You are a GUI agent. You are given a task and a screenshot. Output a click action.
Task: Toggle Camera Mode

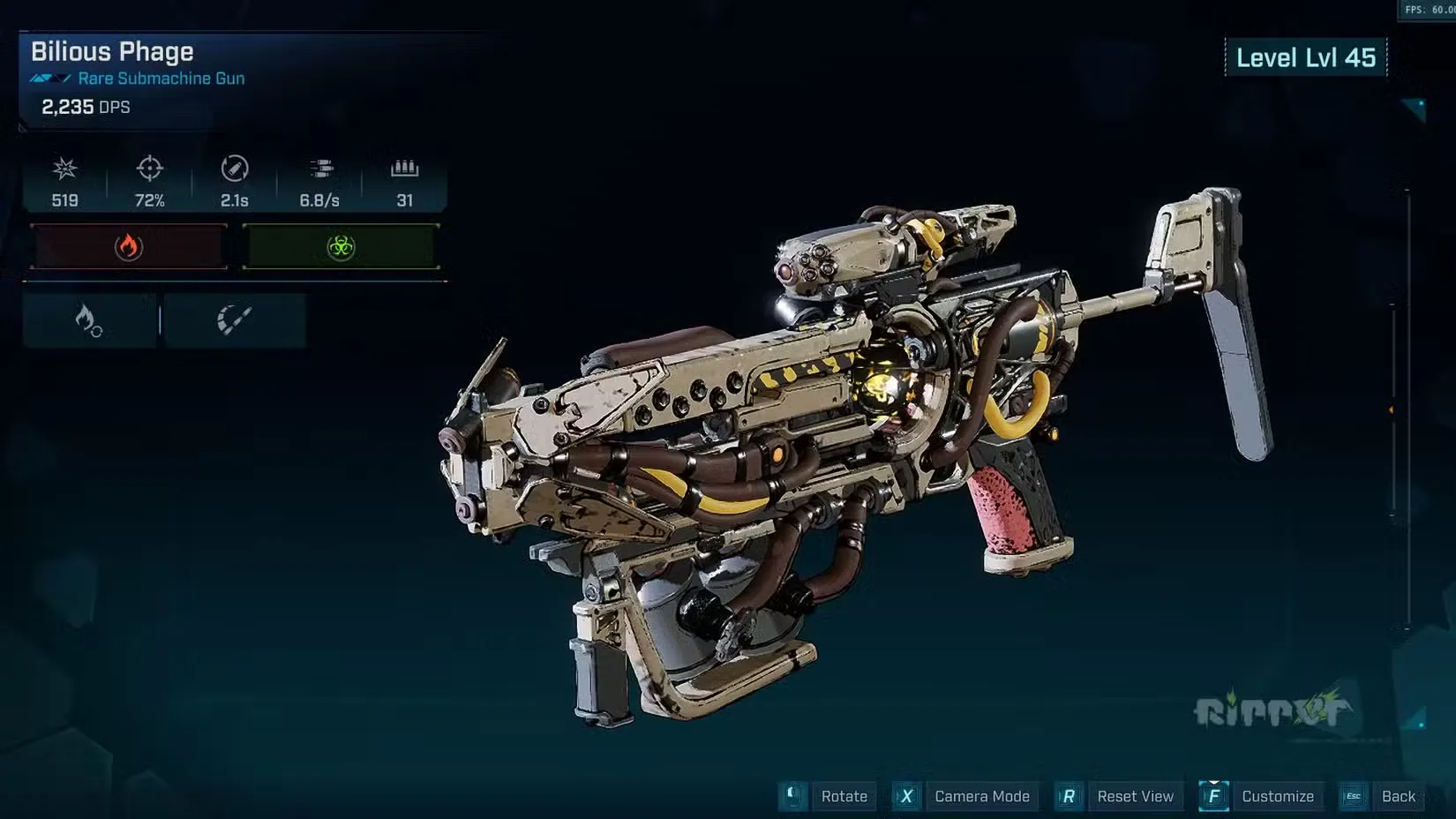[x=981, y=796]
